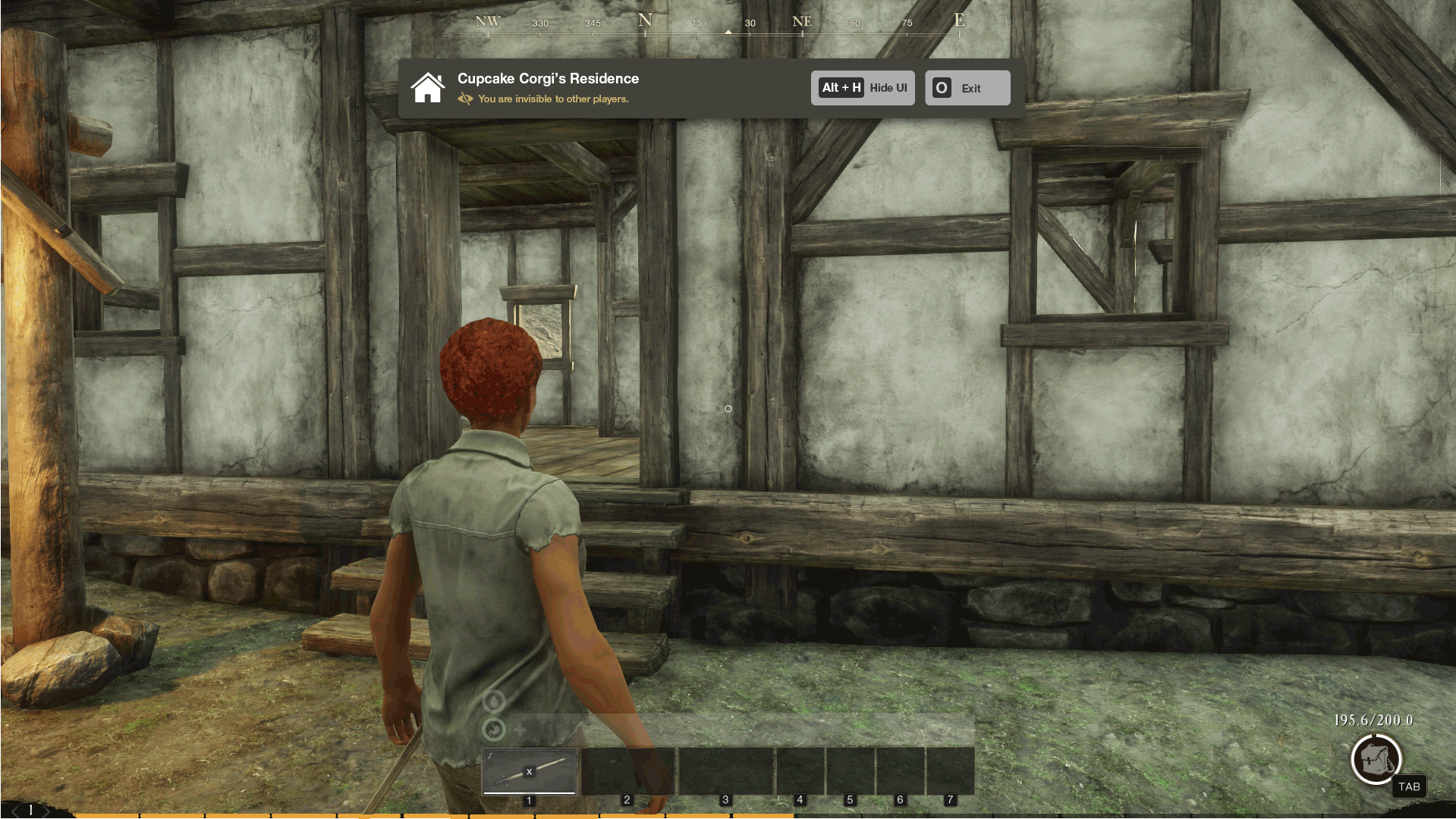This screenshot has width=1456, height=819.
Task: Open the inventory bag icon
Action: click(1376, 759)
